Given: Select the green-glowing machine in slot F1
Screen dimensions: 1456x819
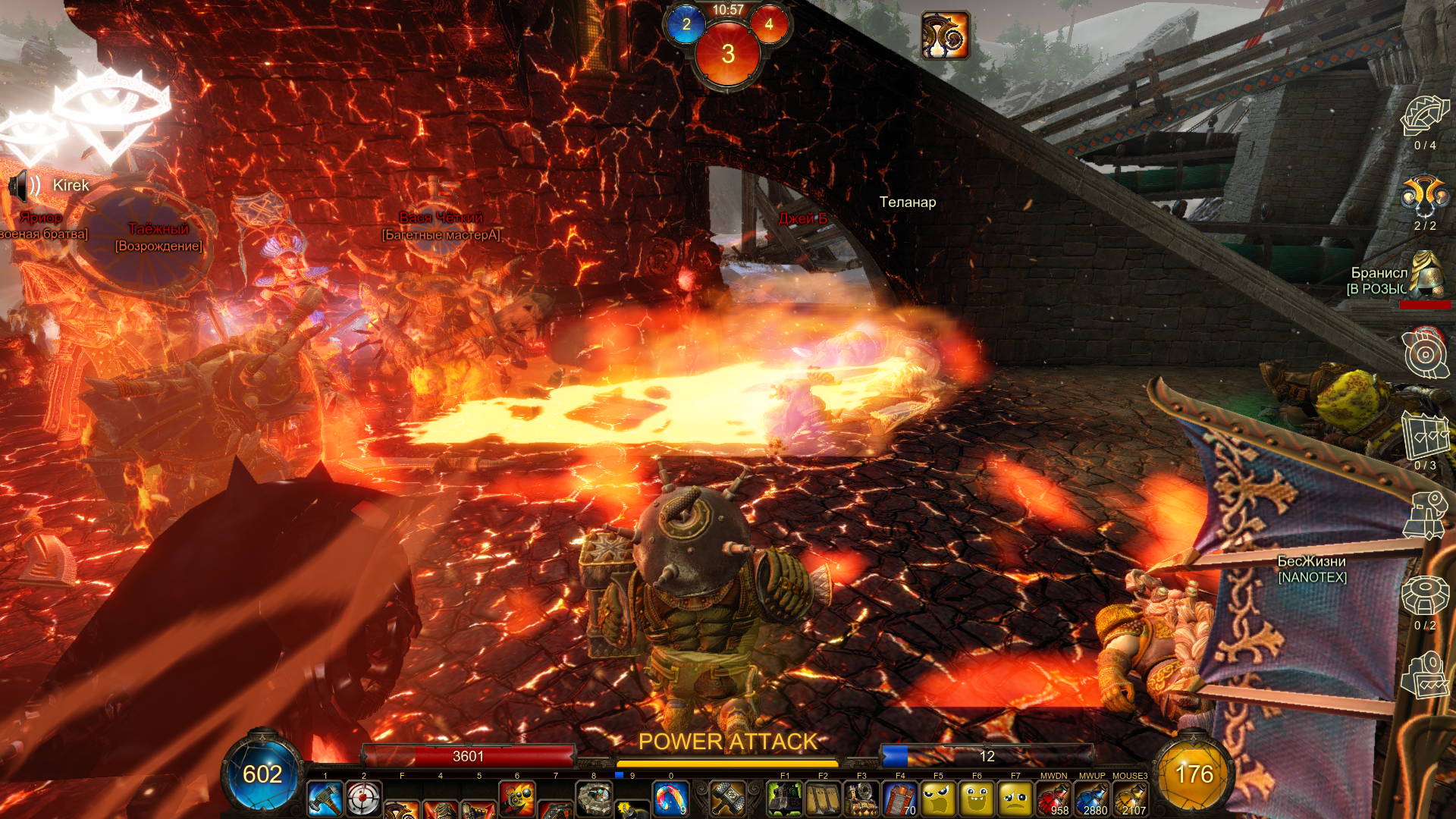Looking at the screenshot, I should tap(785, 799).
